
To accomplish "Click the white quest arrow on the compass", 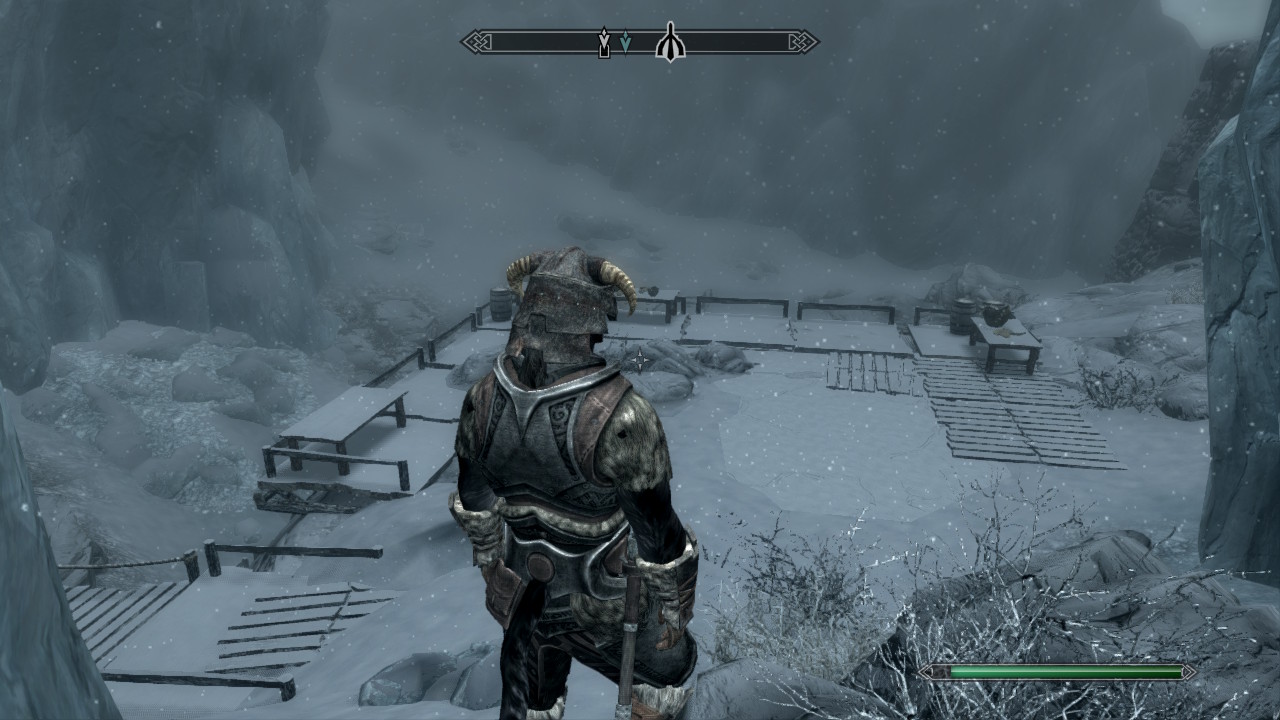I will [604, 41].
